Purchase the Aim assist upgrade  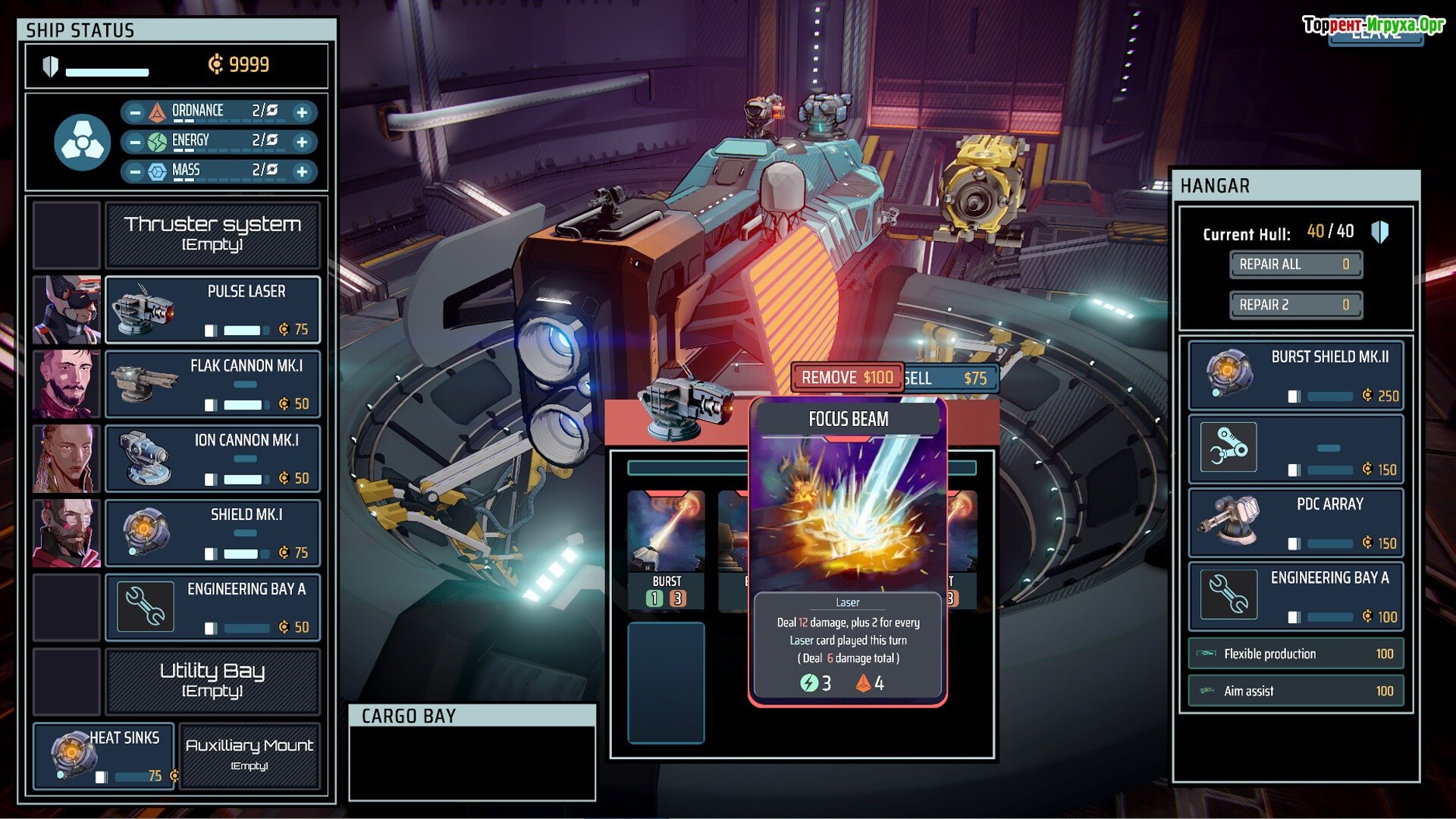click(1295, 691)
